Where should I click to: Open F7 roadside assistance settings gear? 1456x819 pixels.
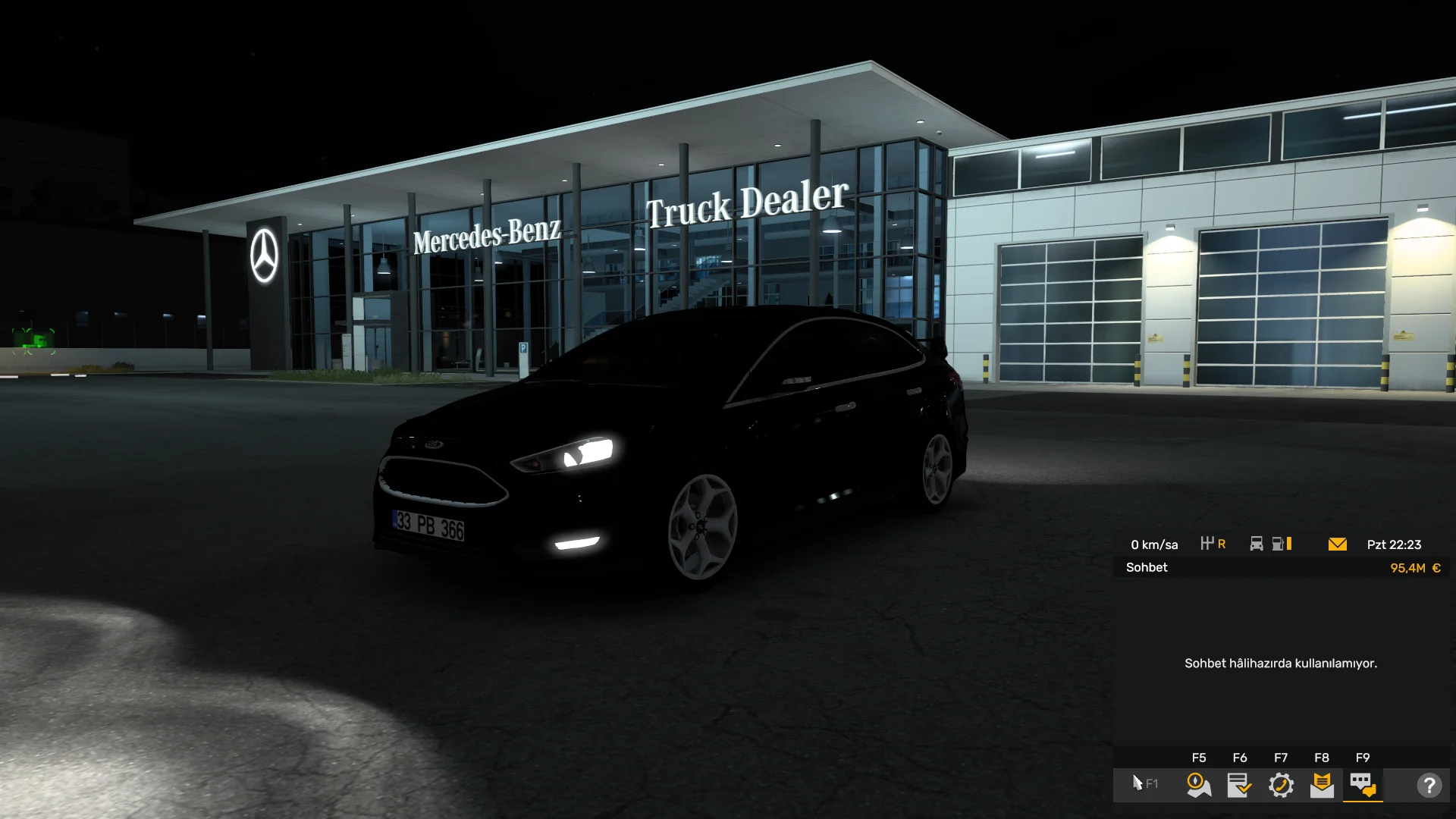click(x=1281, y=786)
